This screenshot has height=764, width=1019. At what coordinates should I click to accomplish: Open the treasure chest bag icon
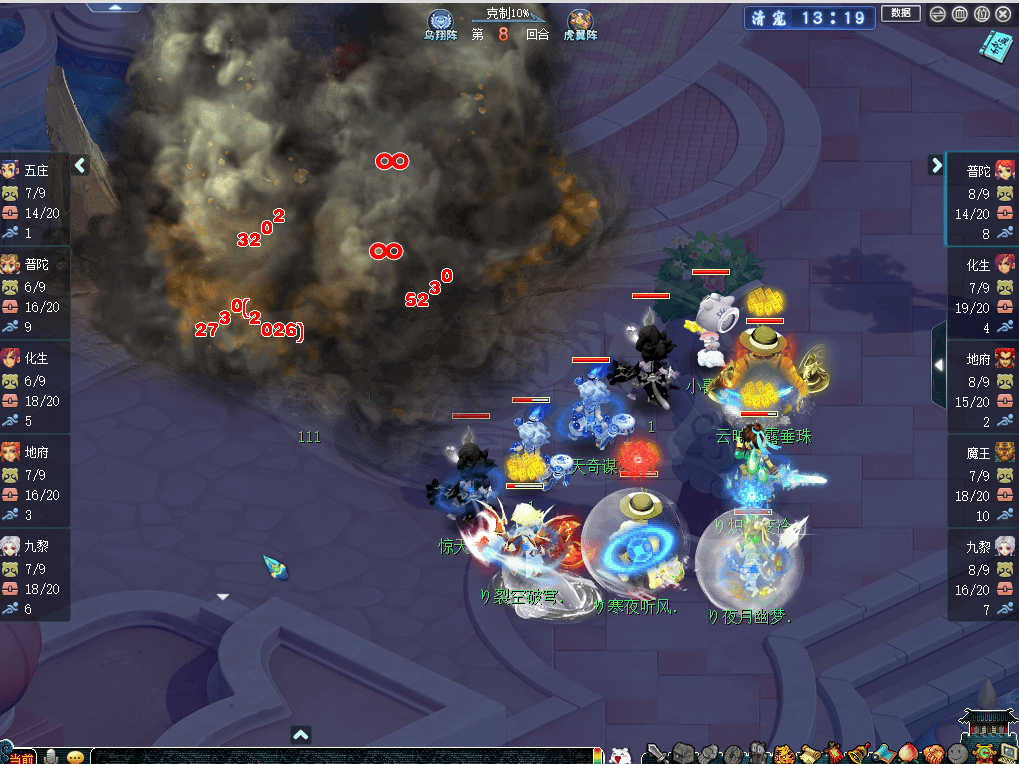683,753
